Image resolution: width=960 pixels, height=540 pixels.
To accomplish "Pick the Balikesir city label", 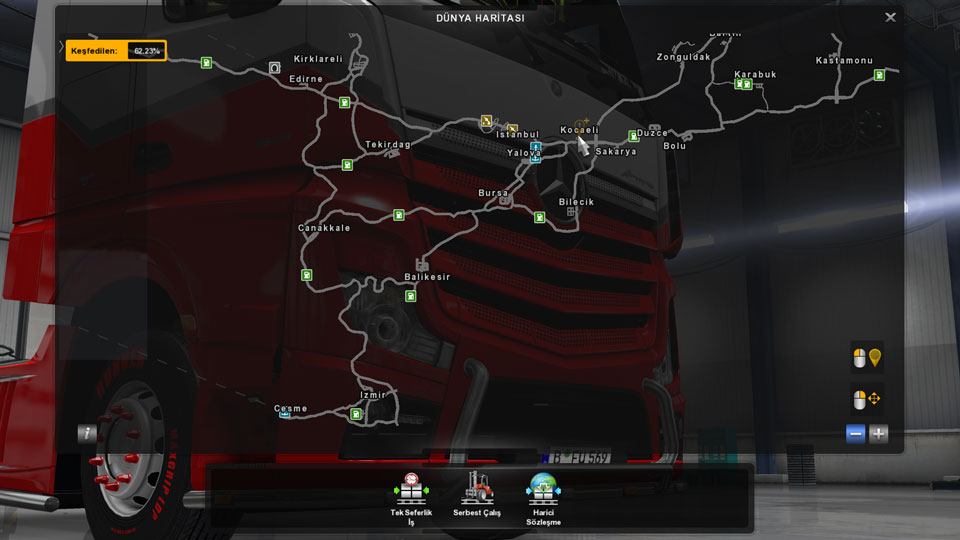I will pyautogui.click(x=427, y=277).
